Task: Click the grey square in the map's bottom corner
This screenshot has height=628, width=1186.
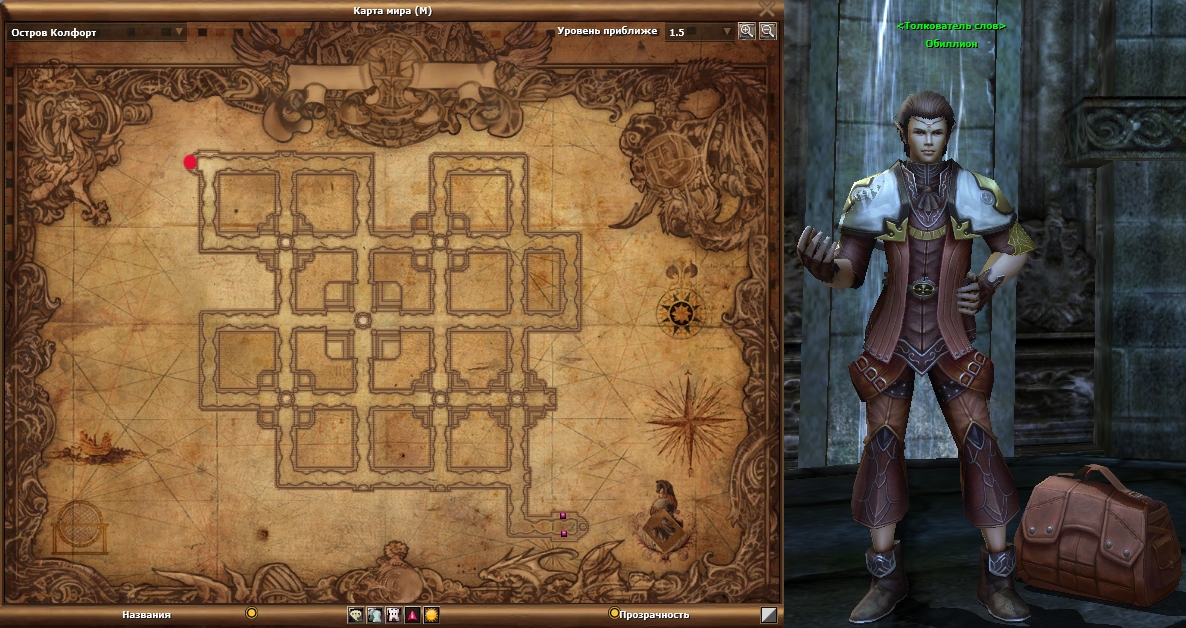Action: click(x=768, y=615)
